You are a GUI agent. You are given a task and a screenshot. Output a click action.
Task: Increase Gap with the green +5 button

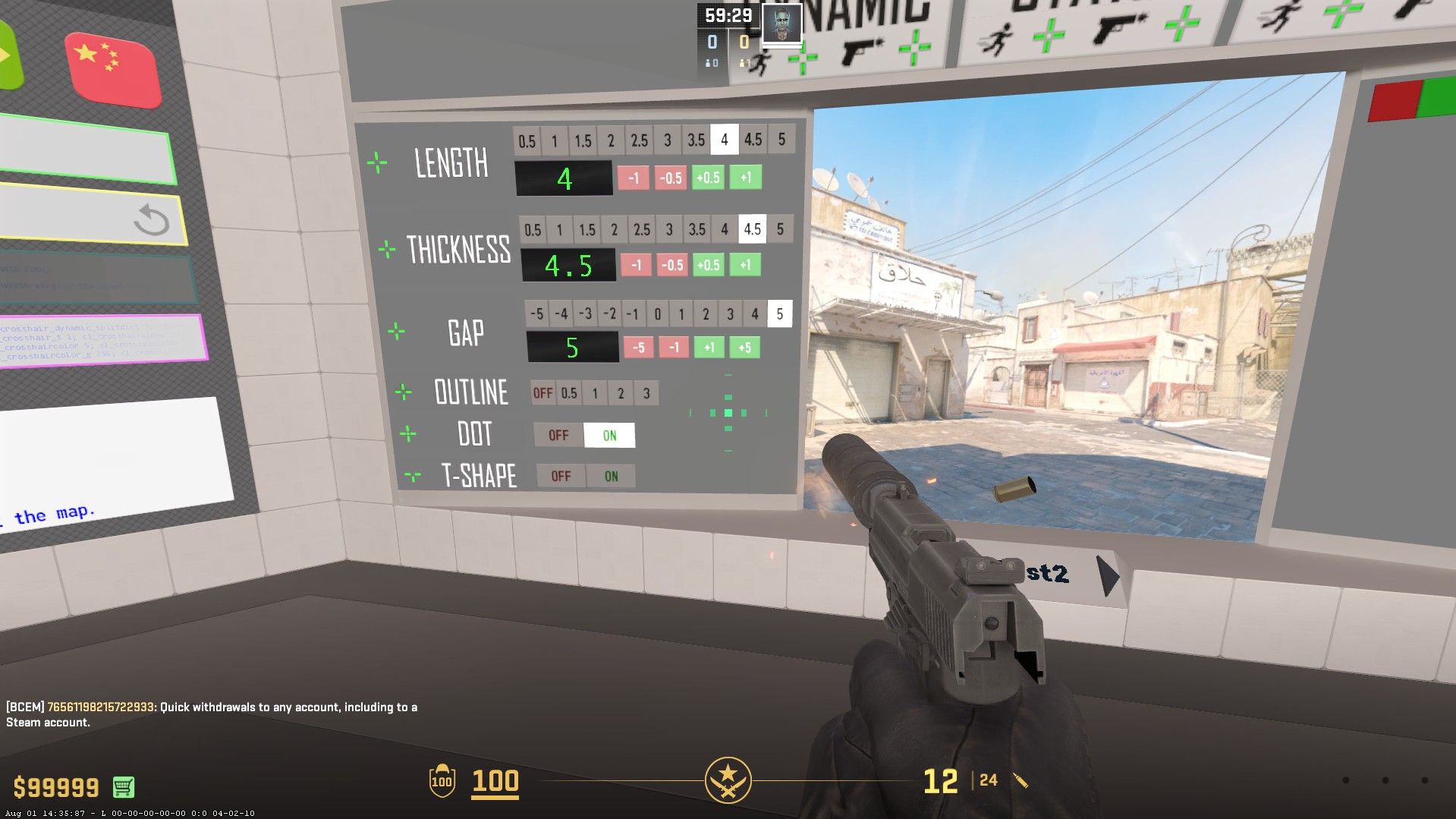[x=744, y=347]
